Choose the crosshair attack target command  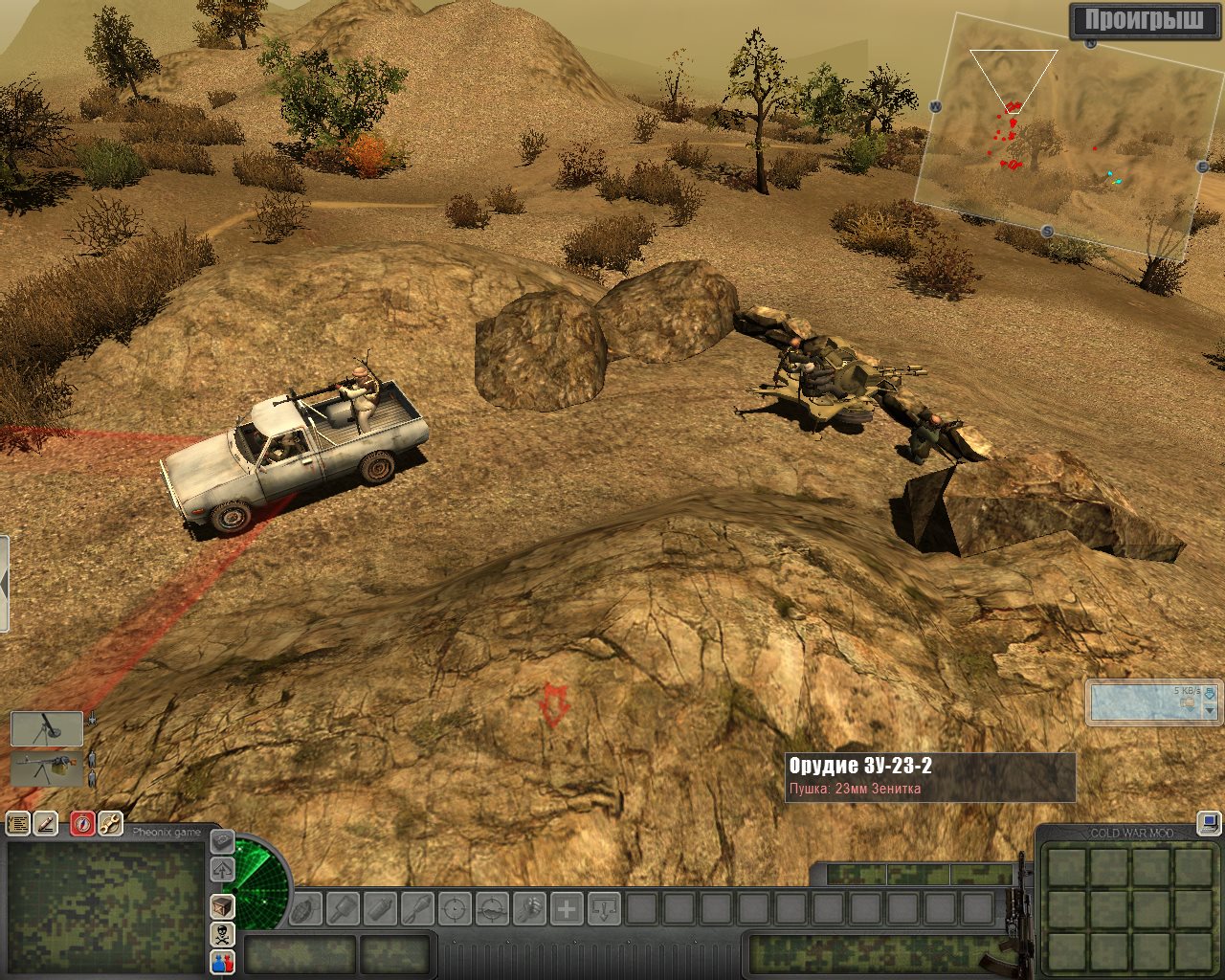coord(455,907)
